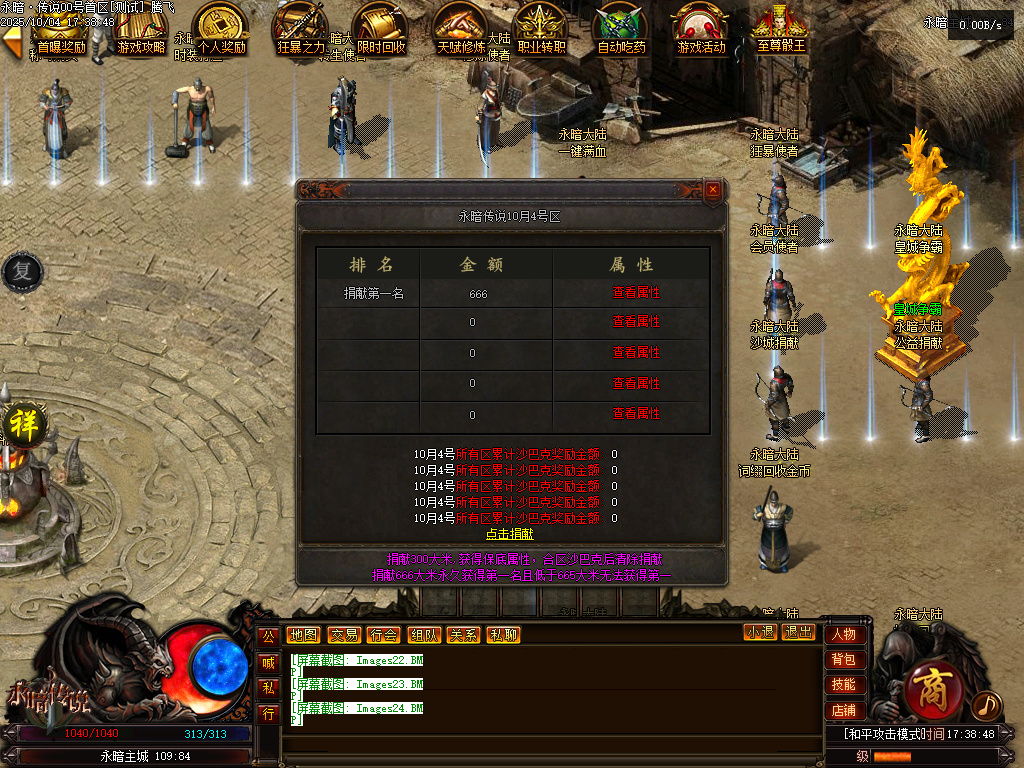Click the 点击捐献 donate link
Viewport: 1024px width, 768px height.
point(510,535)
